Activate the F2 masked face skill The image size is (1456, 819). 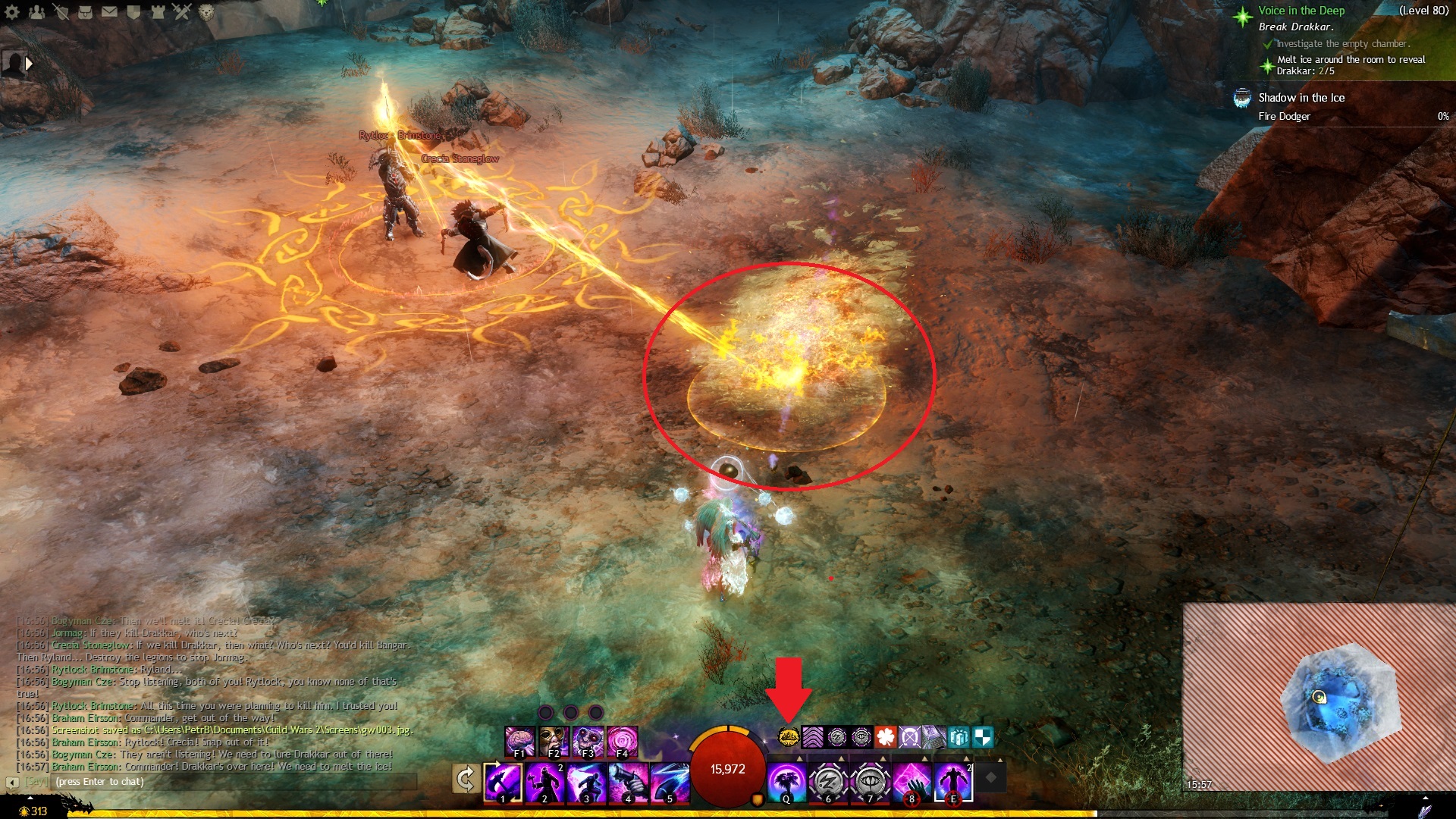click(554, 741)
